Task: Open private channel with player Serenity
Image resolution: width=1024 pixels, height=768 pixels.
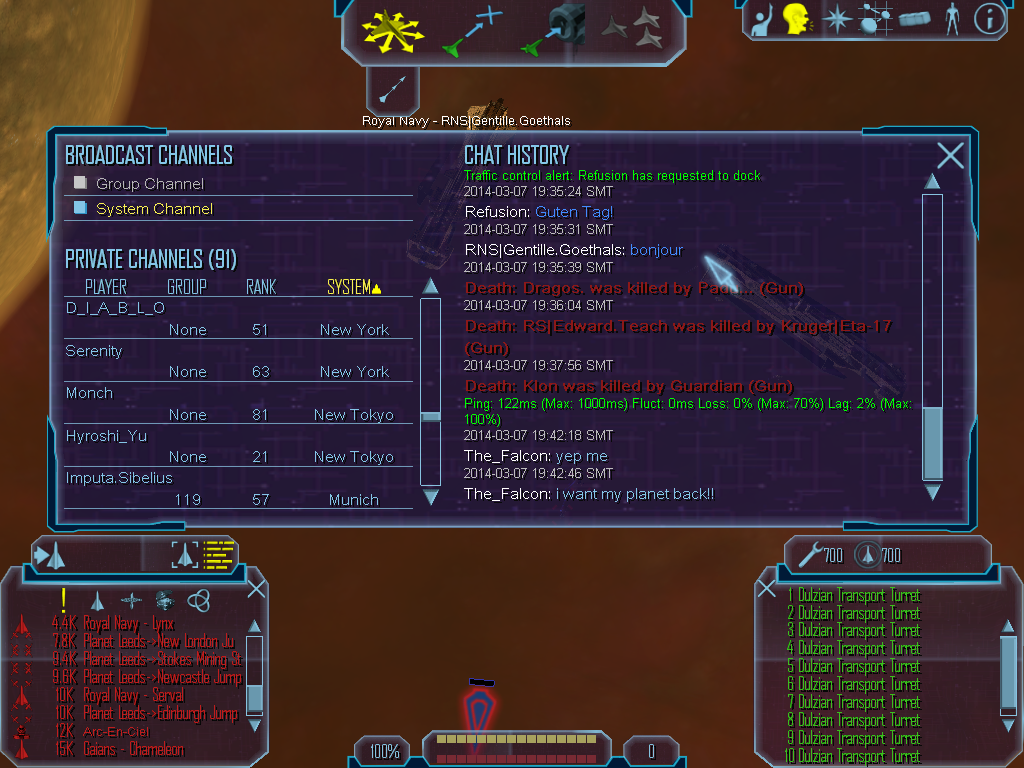Action: (94, 351)
